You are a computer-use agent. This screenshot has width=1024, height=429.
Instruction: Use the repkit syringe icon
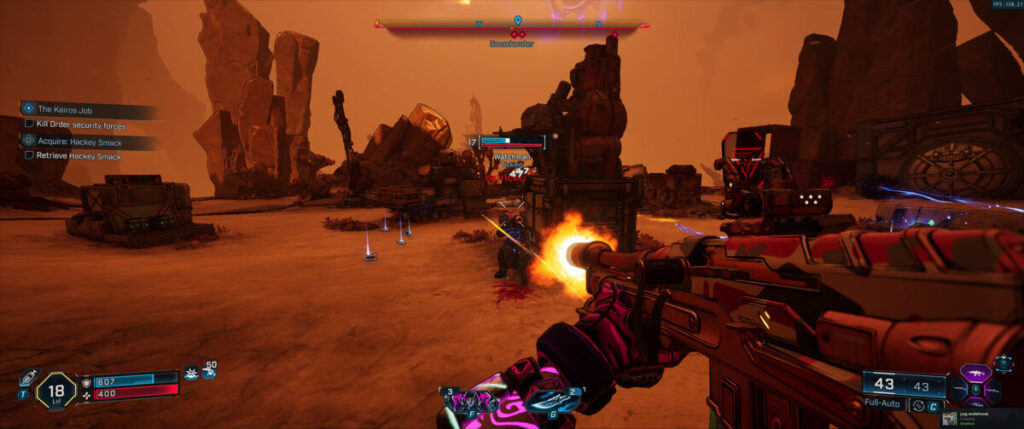coord(28,380)
